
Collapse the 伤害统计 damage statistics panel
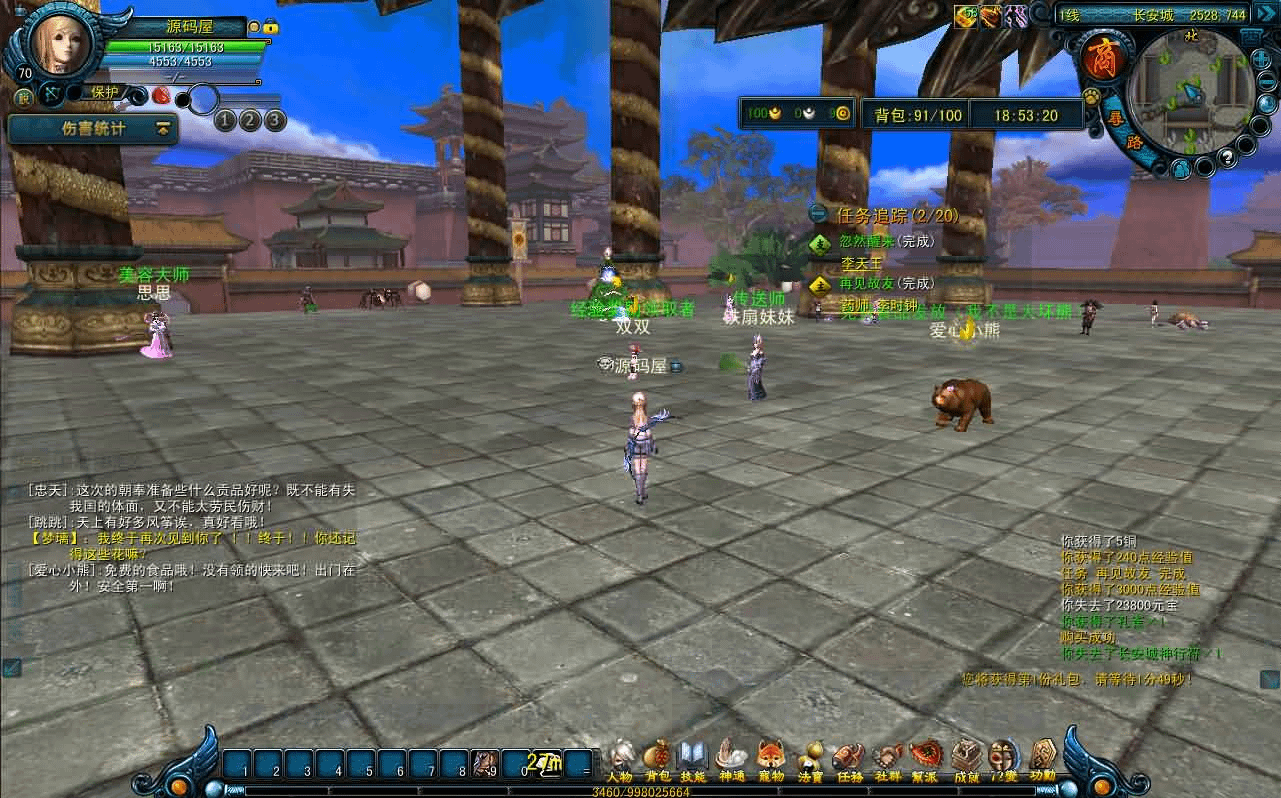[x=162, y=129]
